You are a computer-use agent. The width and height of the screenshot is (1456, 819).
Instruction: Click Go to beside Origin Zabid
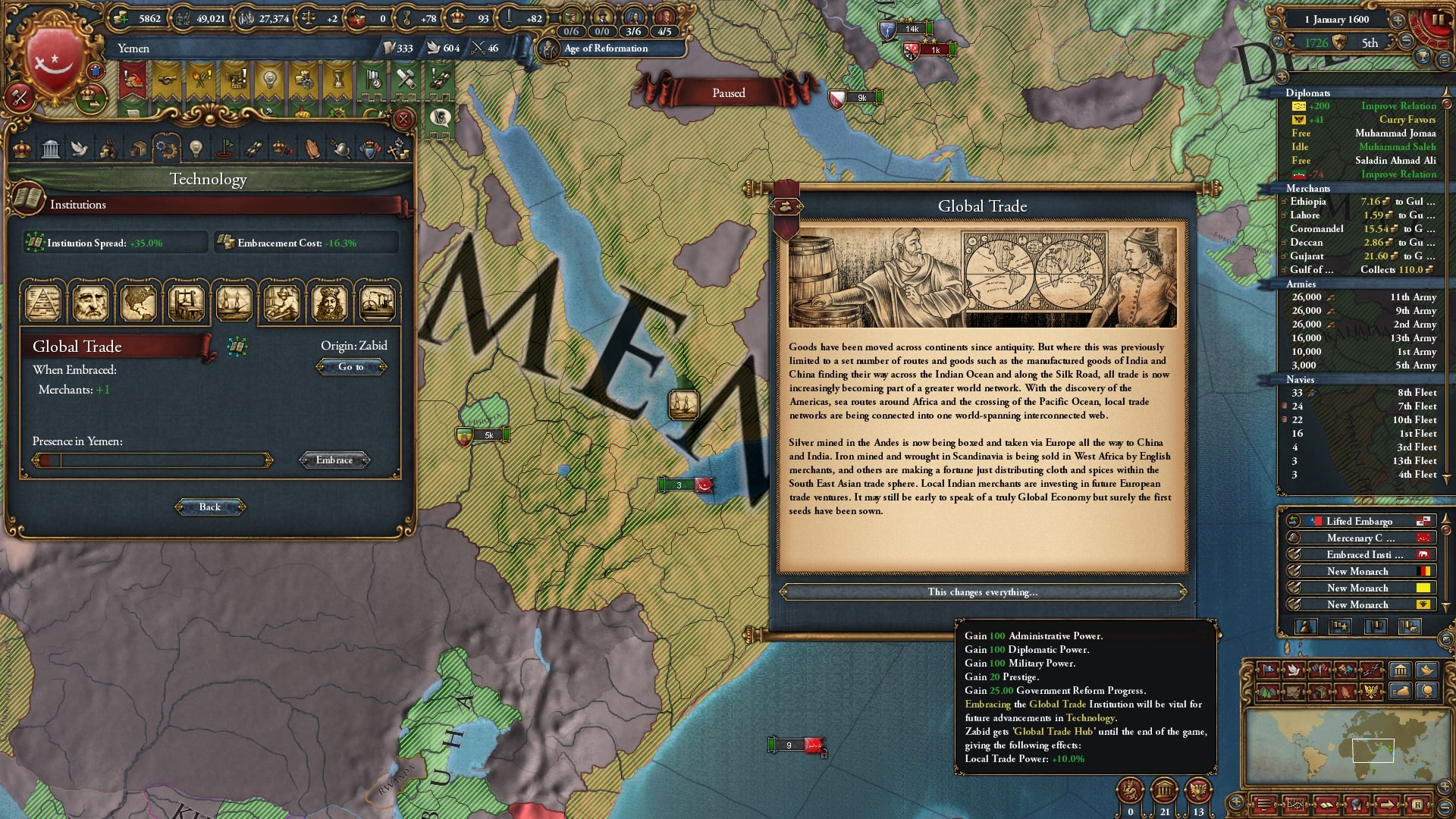click(351, 367)
